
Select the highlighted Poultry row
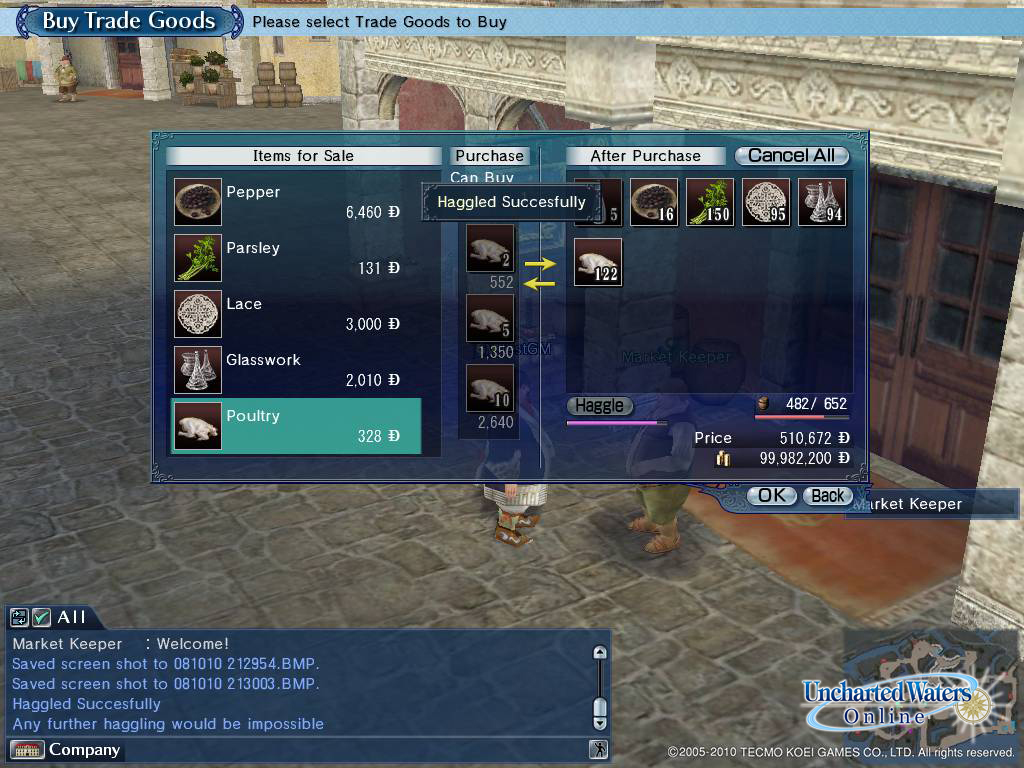point(296,426)
